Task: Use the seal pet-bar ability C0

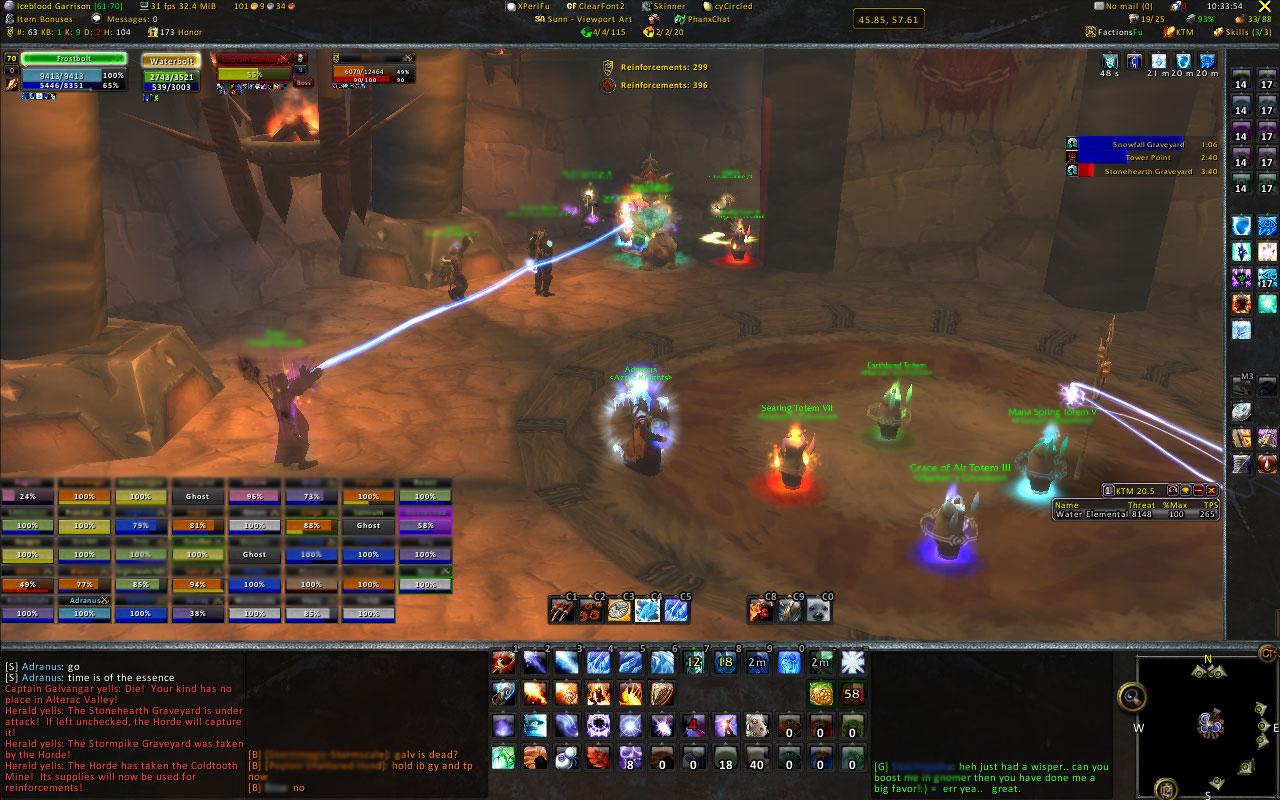Action: (x=820, y=610)
